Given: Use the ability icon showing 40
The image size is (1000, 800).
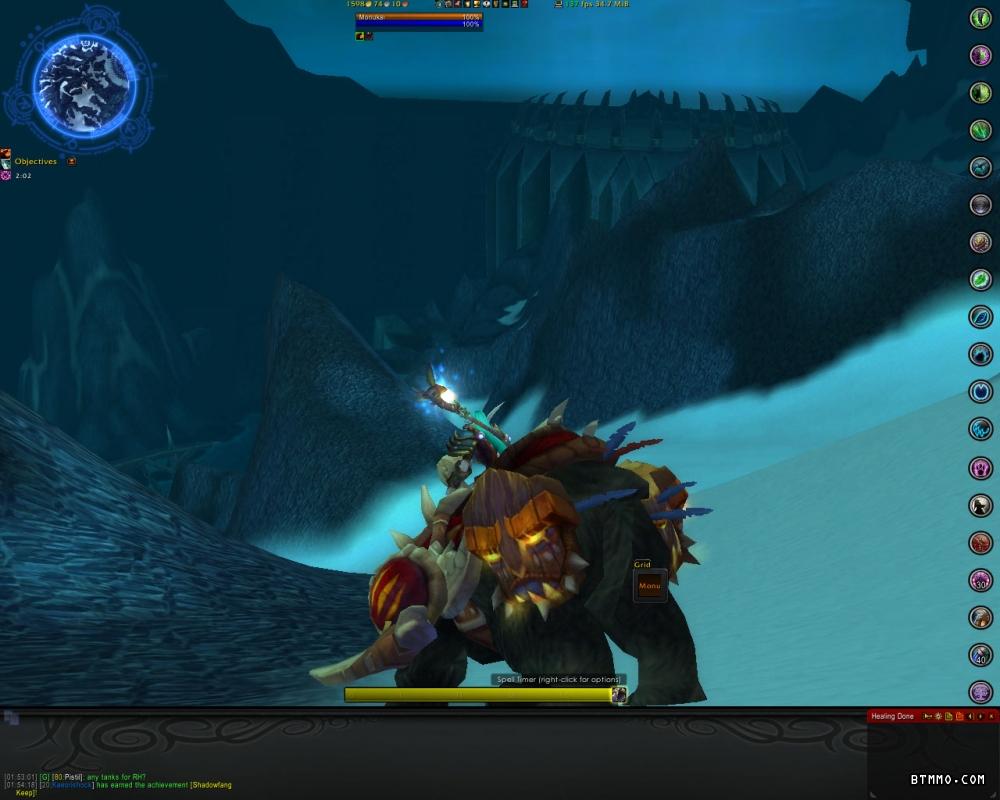Looking at the screenshot, I should pos(981,655).
